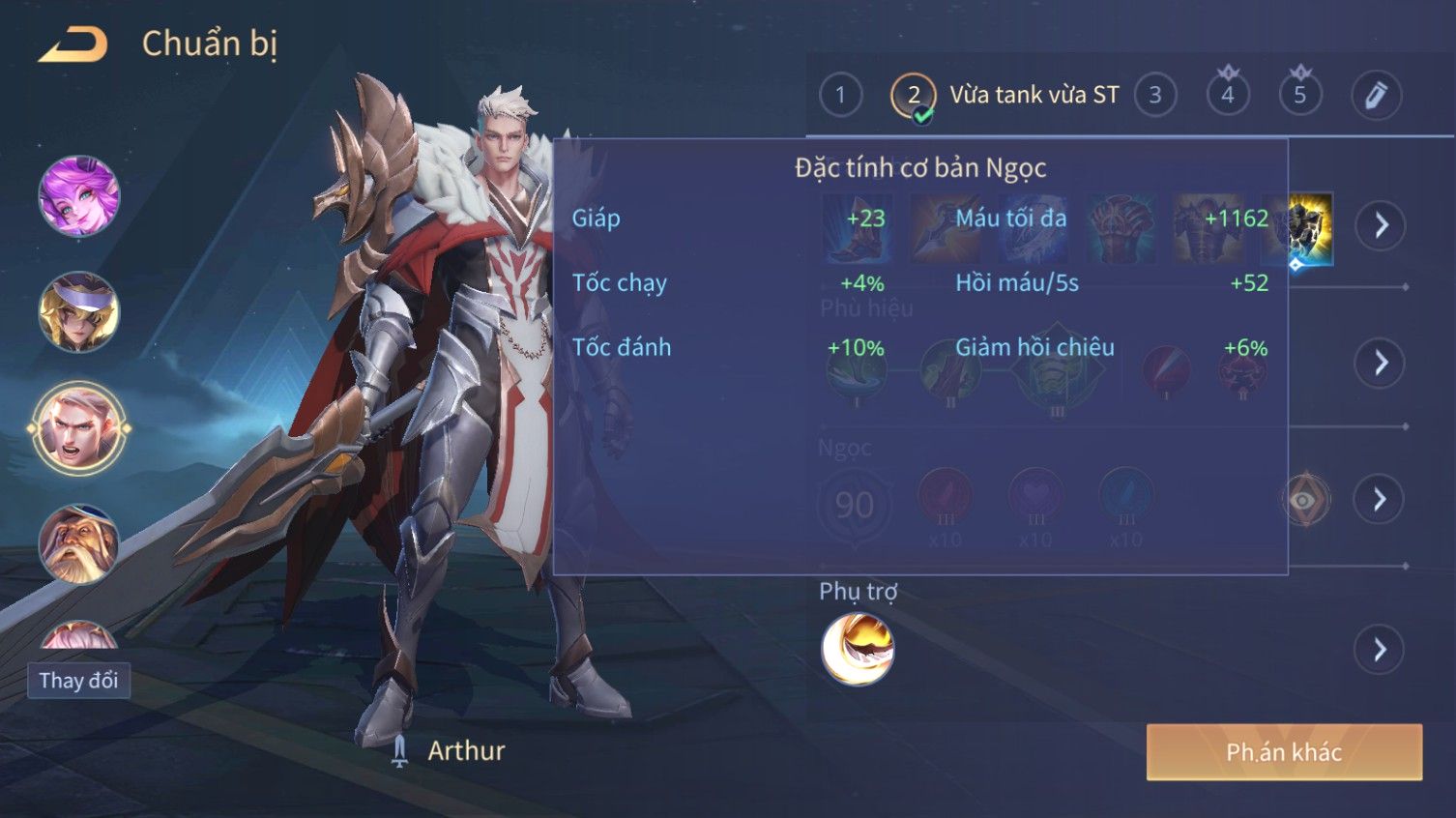Choose the pink-haired hero portrait

[78, 196]
